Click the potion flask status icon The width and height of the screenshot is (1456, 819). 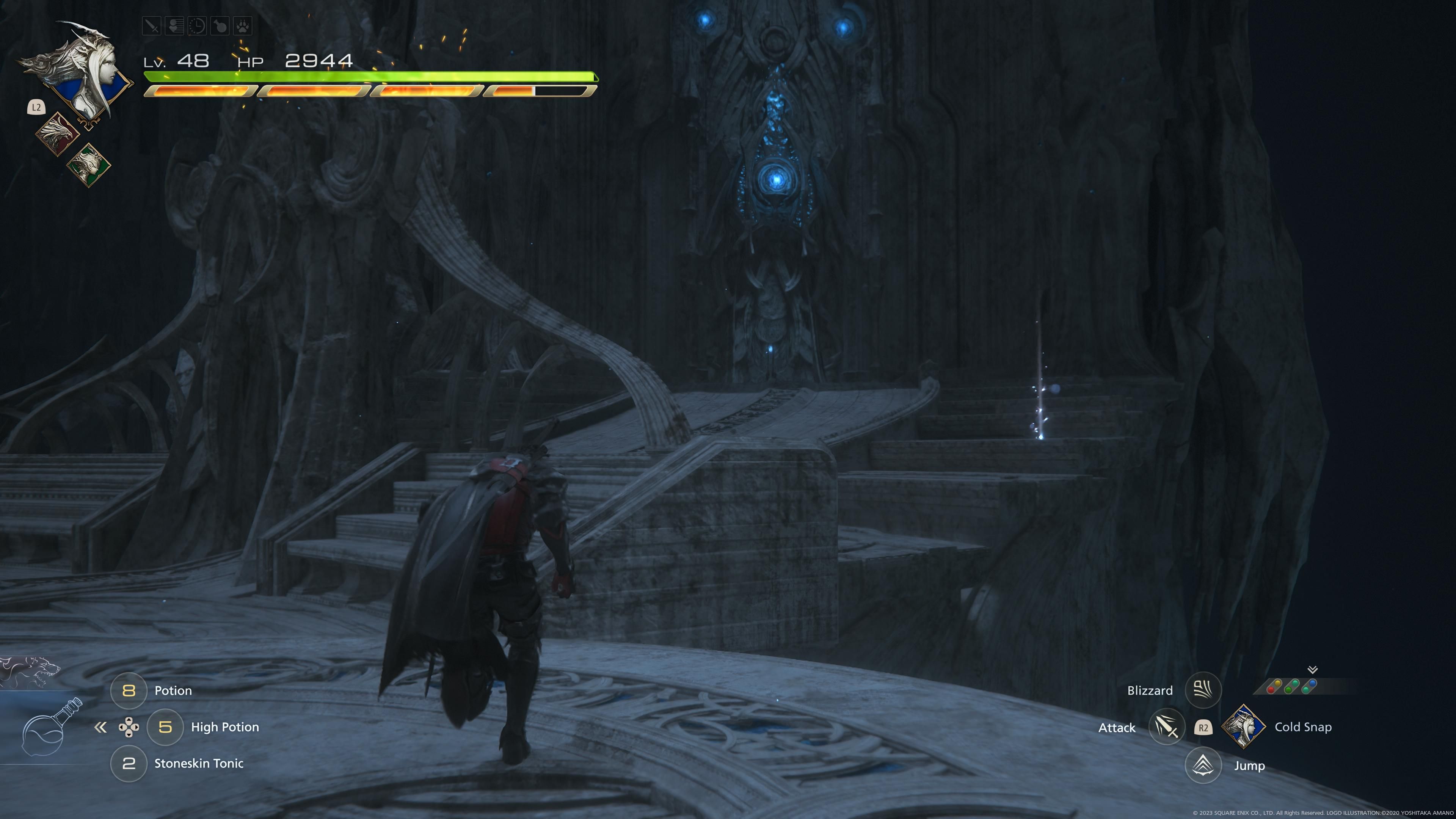point(220,25)
